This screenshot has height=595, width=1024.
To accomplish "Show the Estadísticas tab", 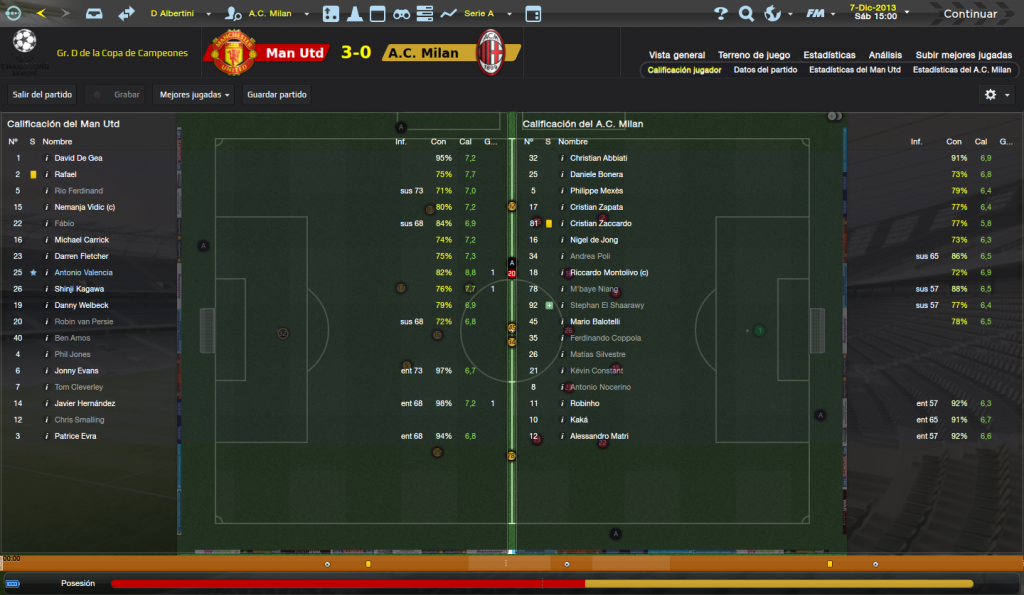I will pos(829,55).
